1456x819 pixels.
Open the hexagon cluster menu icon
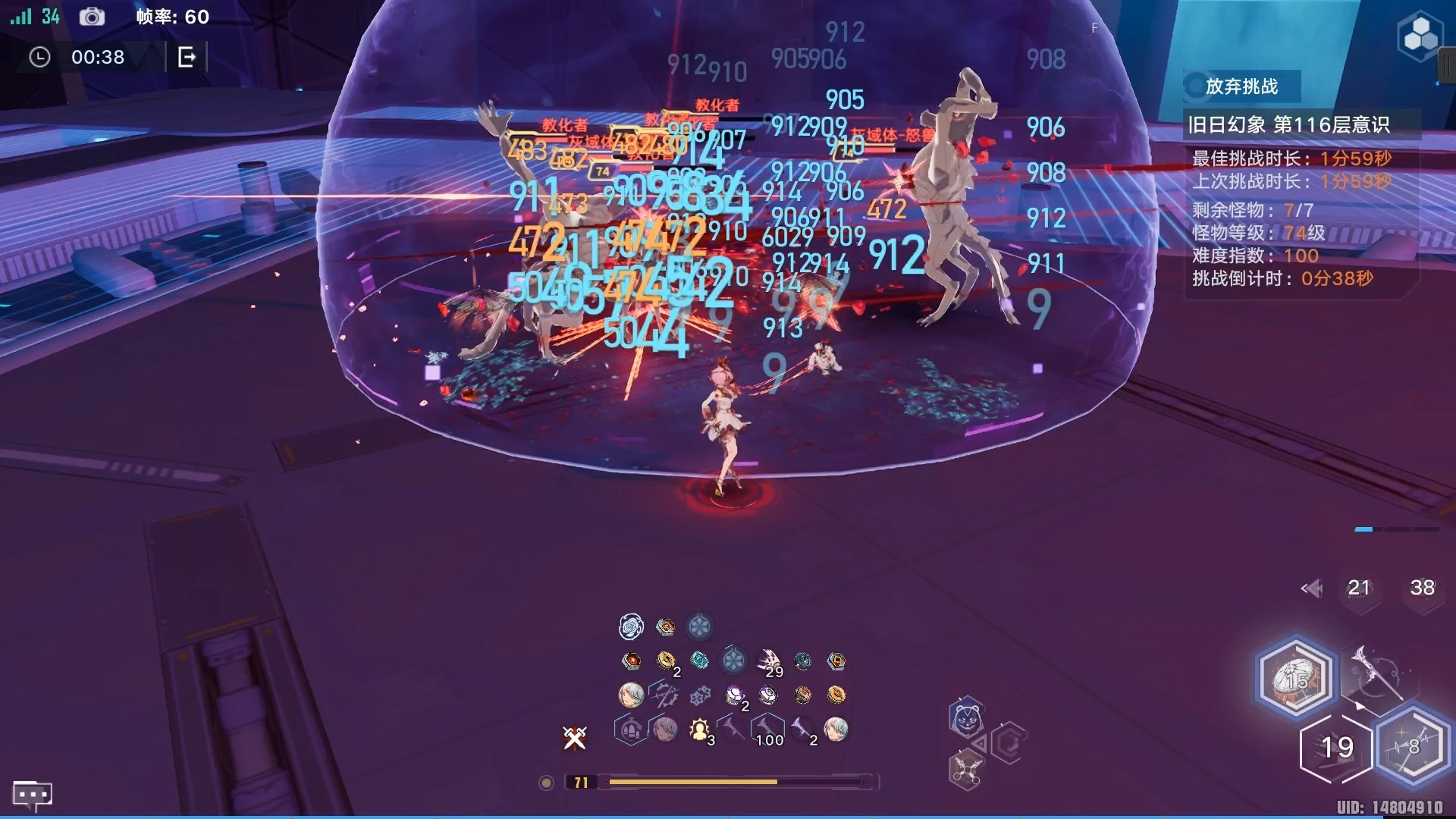(x=1419, y=36)
